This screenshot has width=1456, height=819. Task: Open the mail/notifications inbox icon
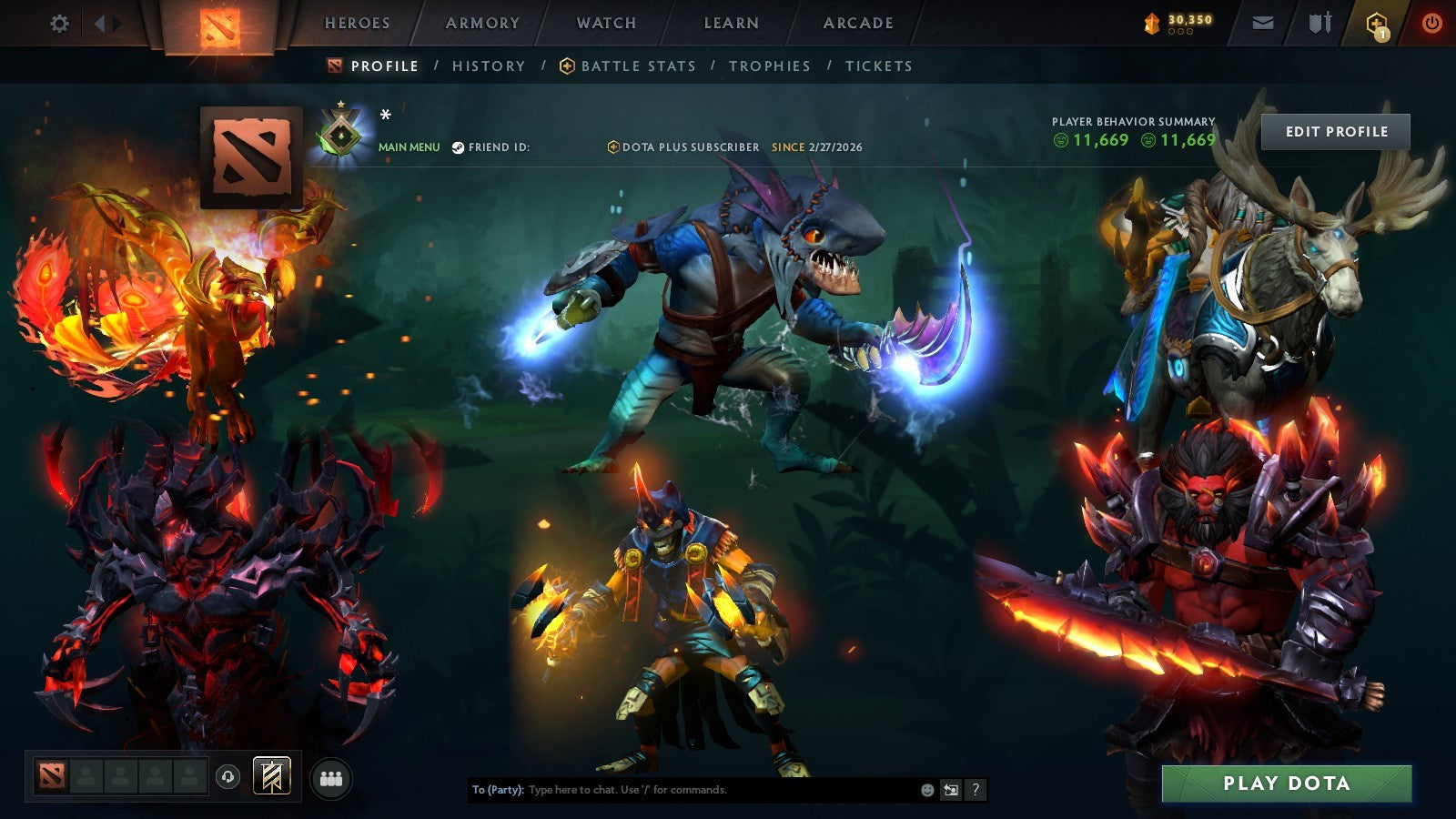tap(1261, 24)
